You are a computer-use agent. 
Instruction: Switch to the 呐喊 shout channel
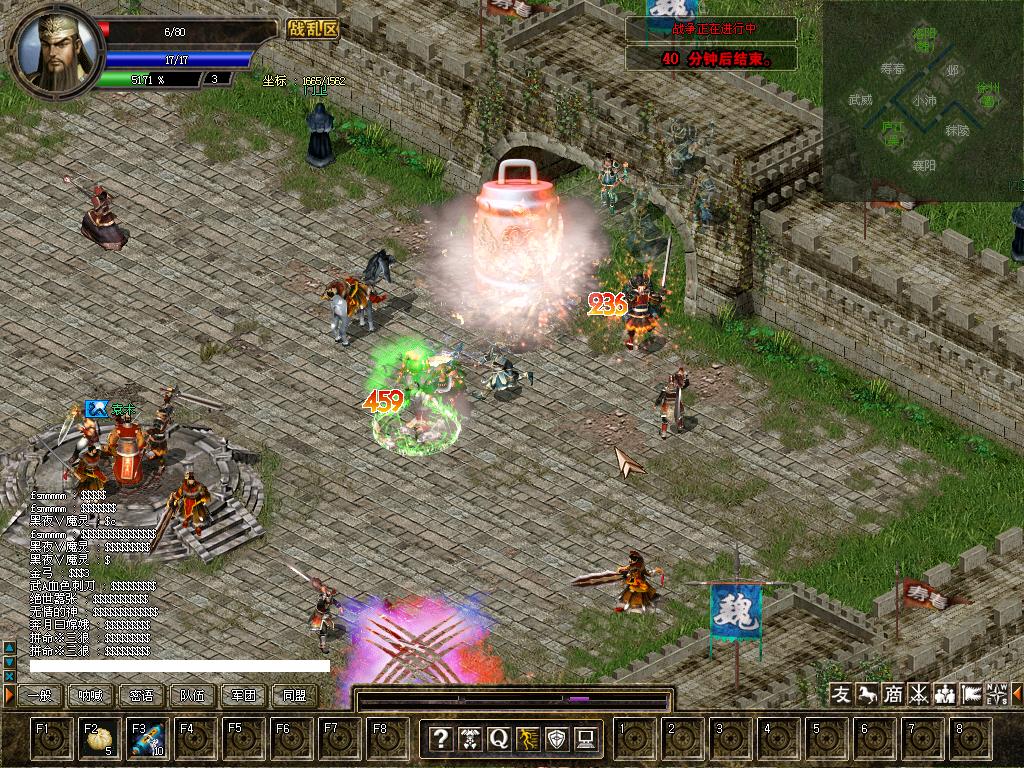[x=91, y=695]
